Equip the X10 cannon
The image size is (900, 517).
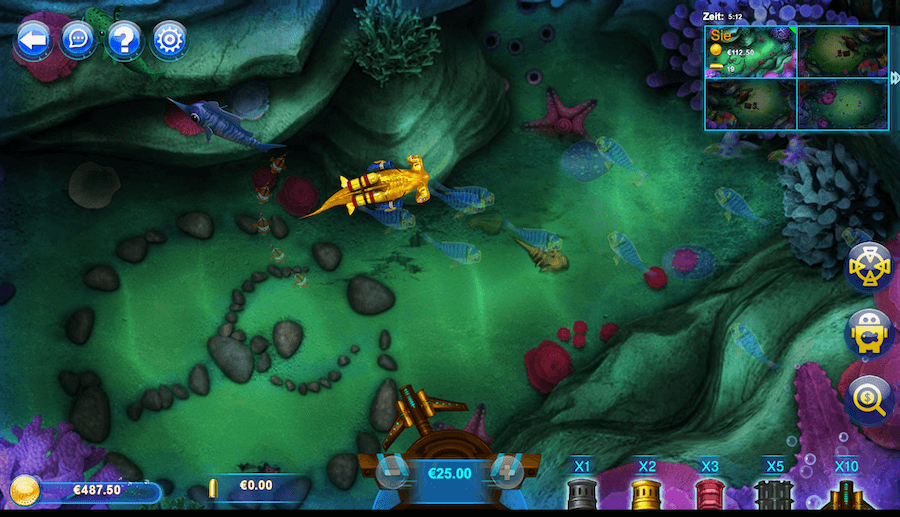click(846, 492)
